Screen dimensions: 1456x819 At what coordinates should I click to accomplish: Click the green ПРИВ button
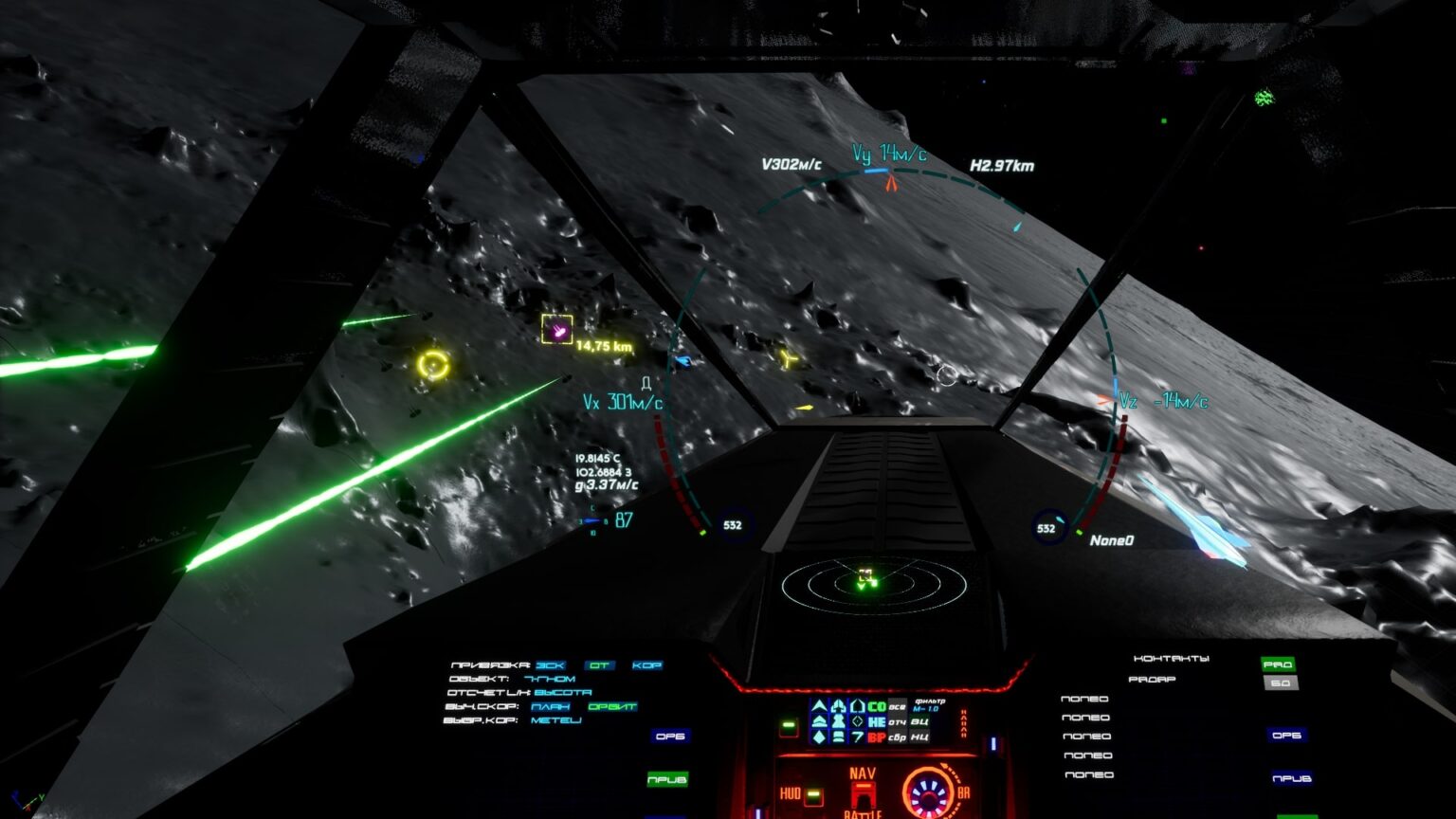[667, 779]
